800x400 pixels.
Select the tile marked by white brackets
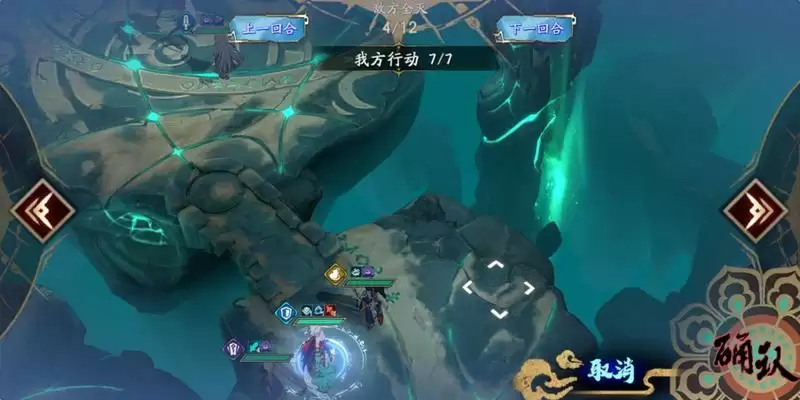498,289
